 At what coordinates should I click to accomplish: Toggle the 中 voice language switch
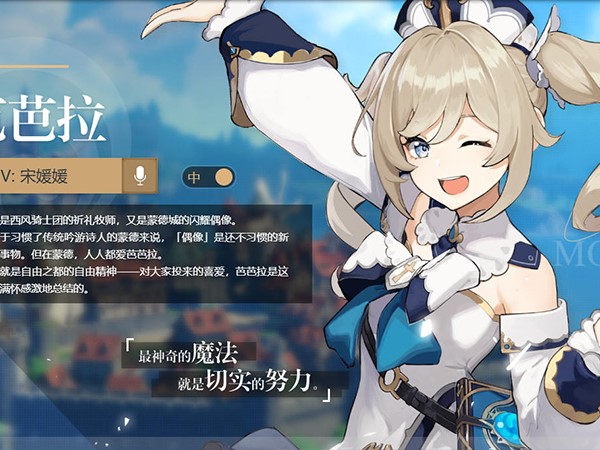[x=208, y=177]
